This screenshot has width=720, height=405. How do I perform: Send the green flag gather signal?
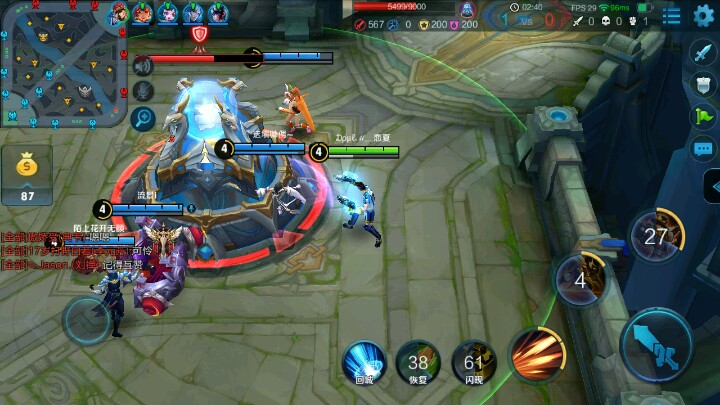[x=702, y=116]
